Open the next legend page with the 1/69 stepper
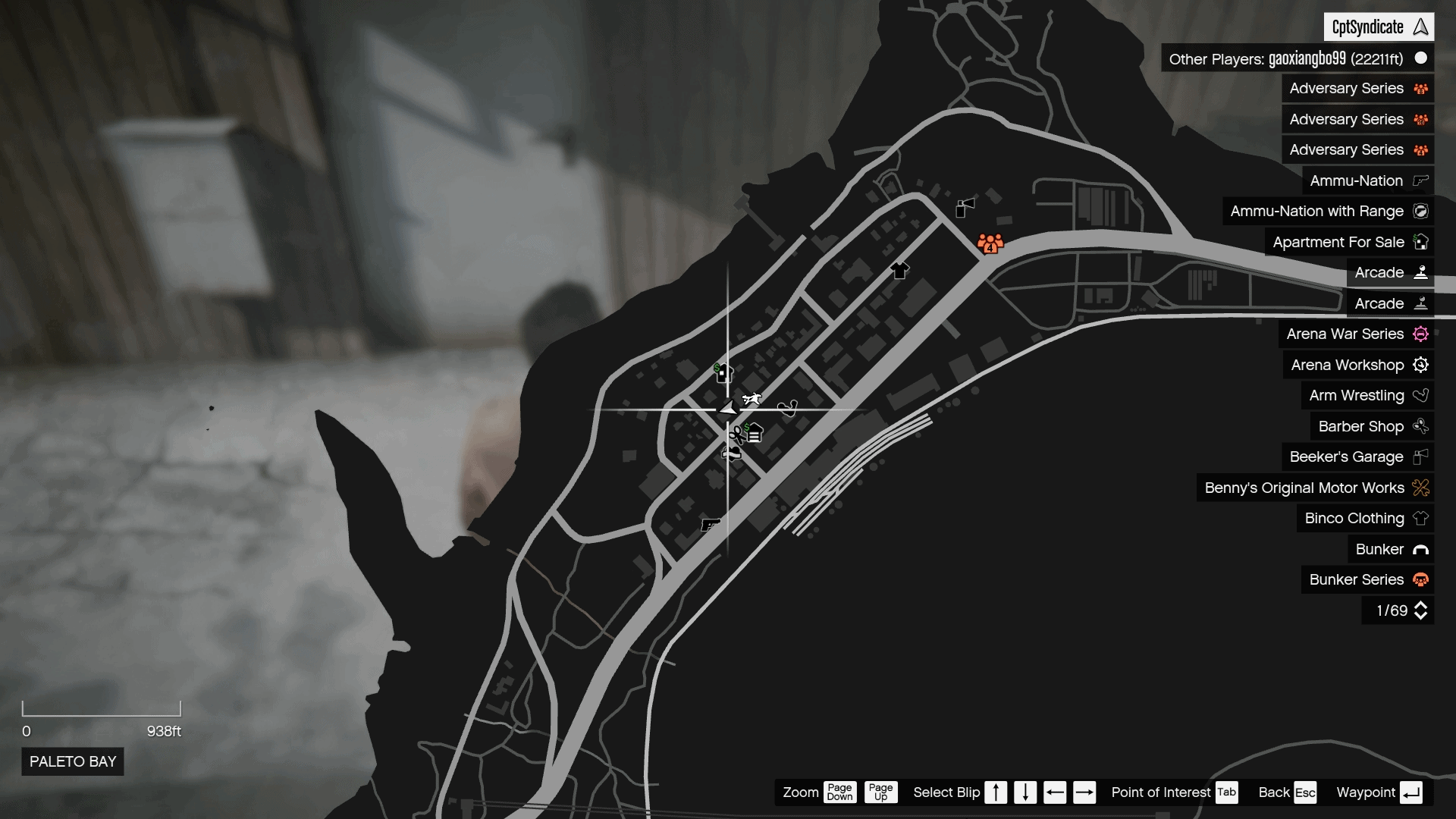Viewport: 1456px width, 819px height. (x=1420, y=610)
